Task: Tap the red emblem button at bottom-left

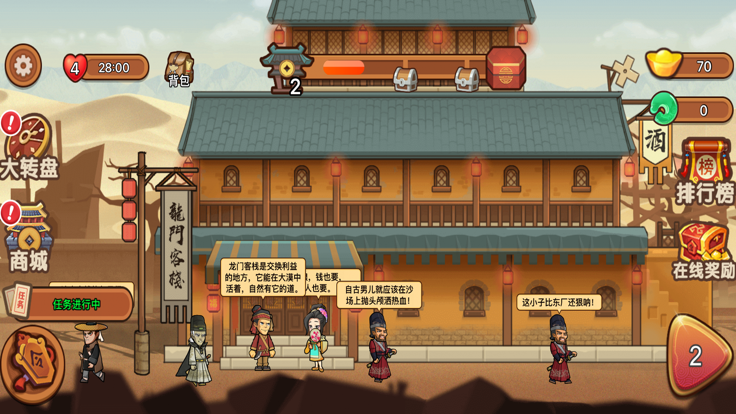Action: [x=30, y=365]
